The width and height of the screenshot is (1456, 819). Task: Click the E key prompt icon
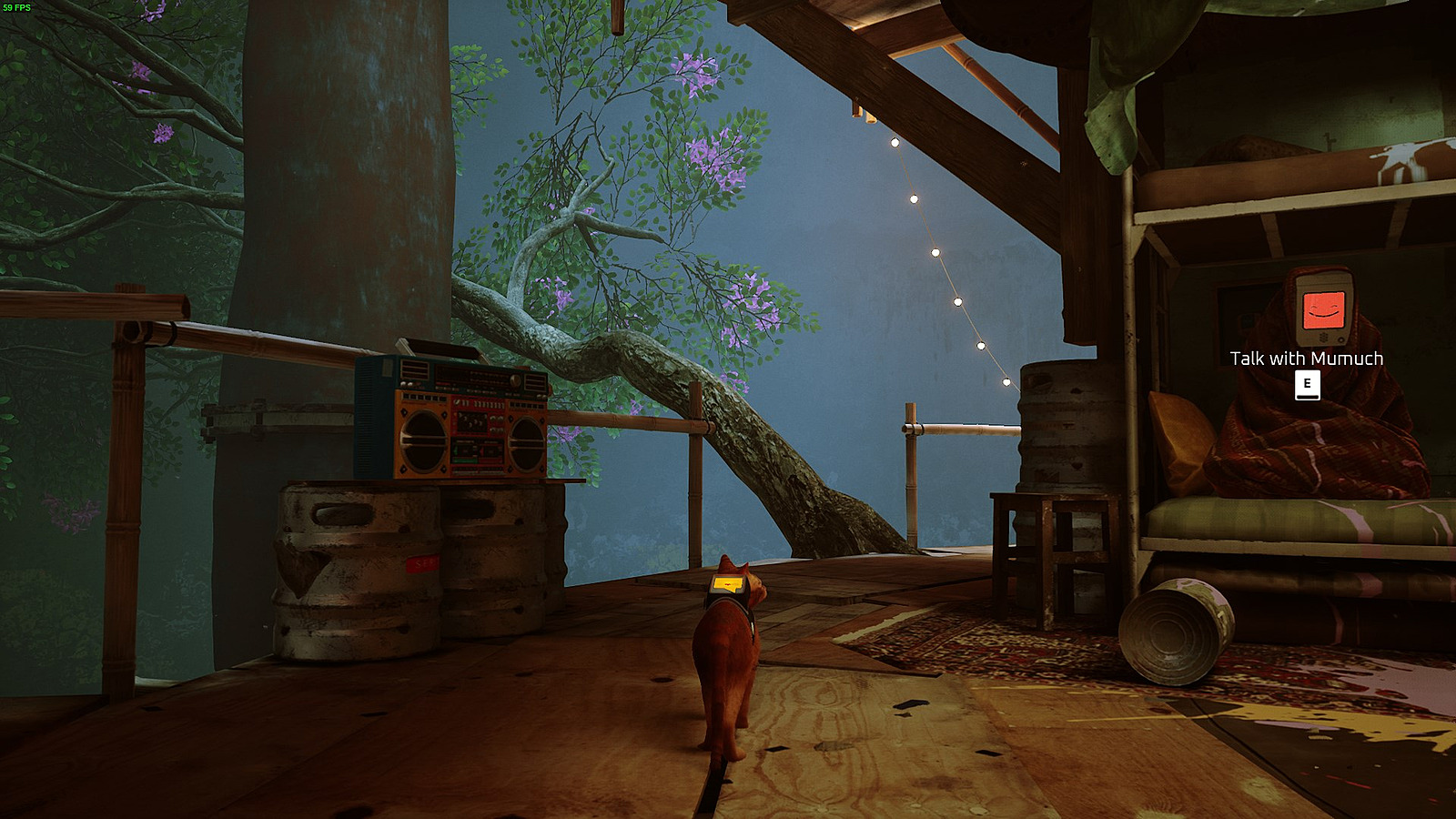pos(1306,384)
